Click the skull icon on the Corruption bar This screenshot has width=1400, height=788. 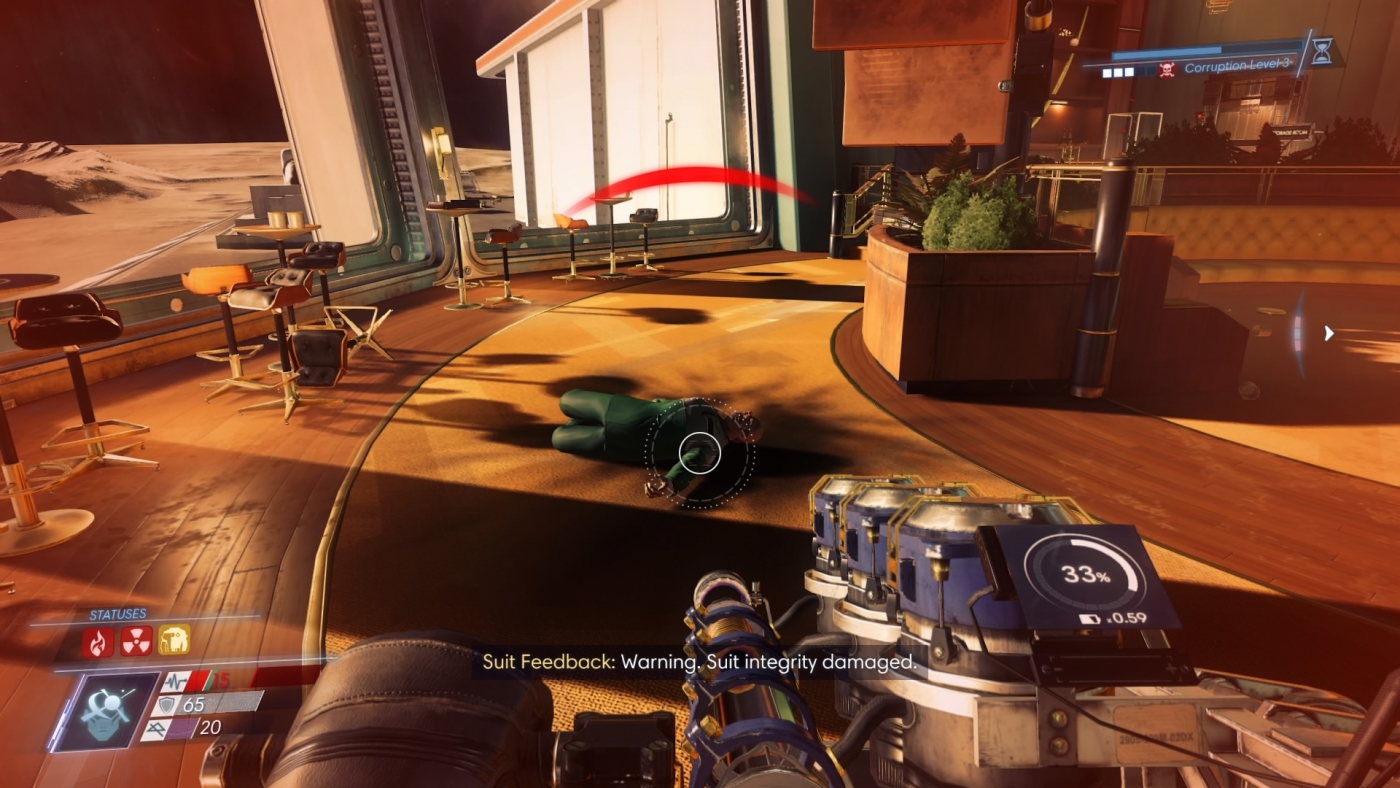[x=1166, y=69]
